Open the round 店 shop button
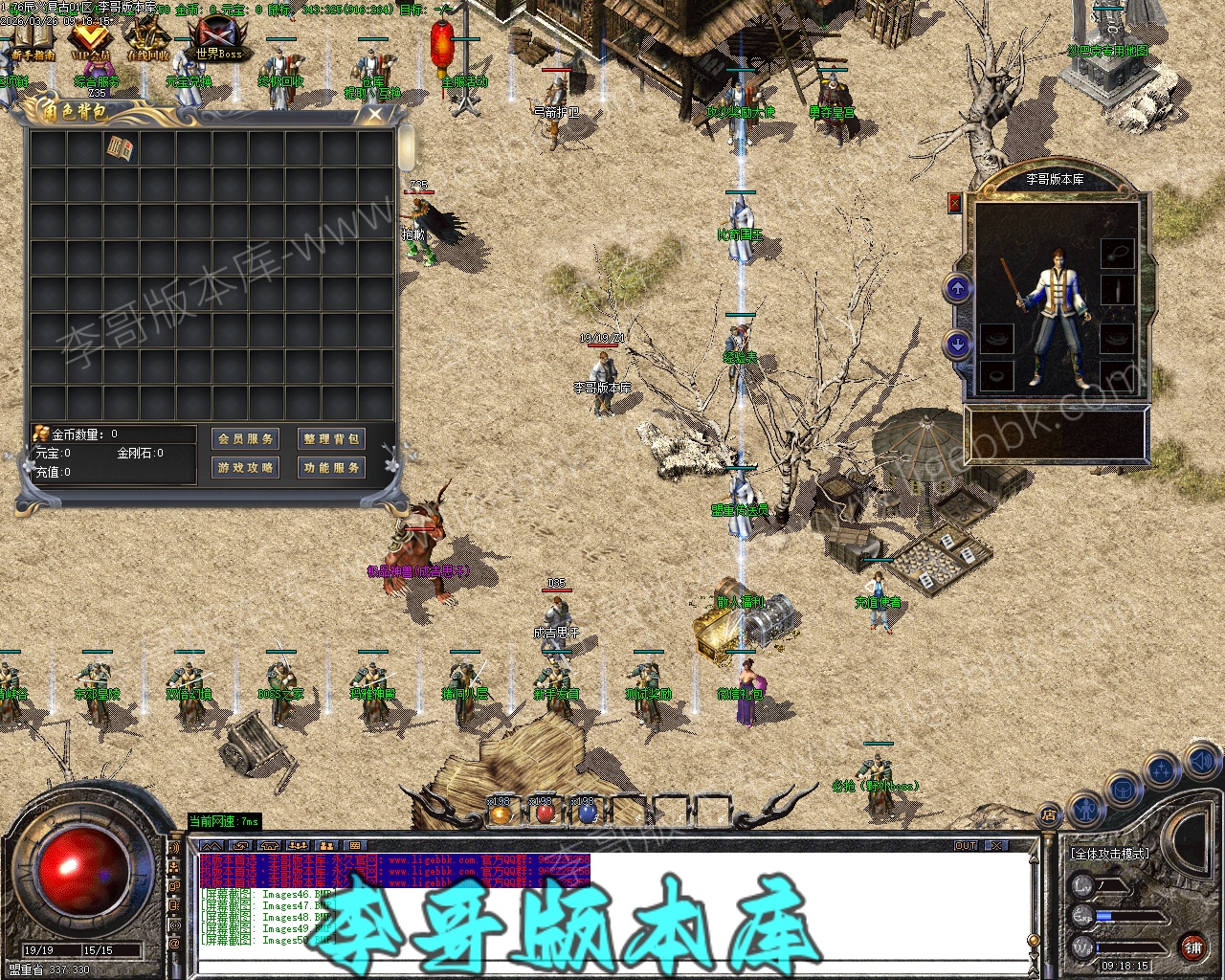 1049,816
